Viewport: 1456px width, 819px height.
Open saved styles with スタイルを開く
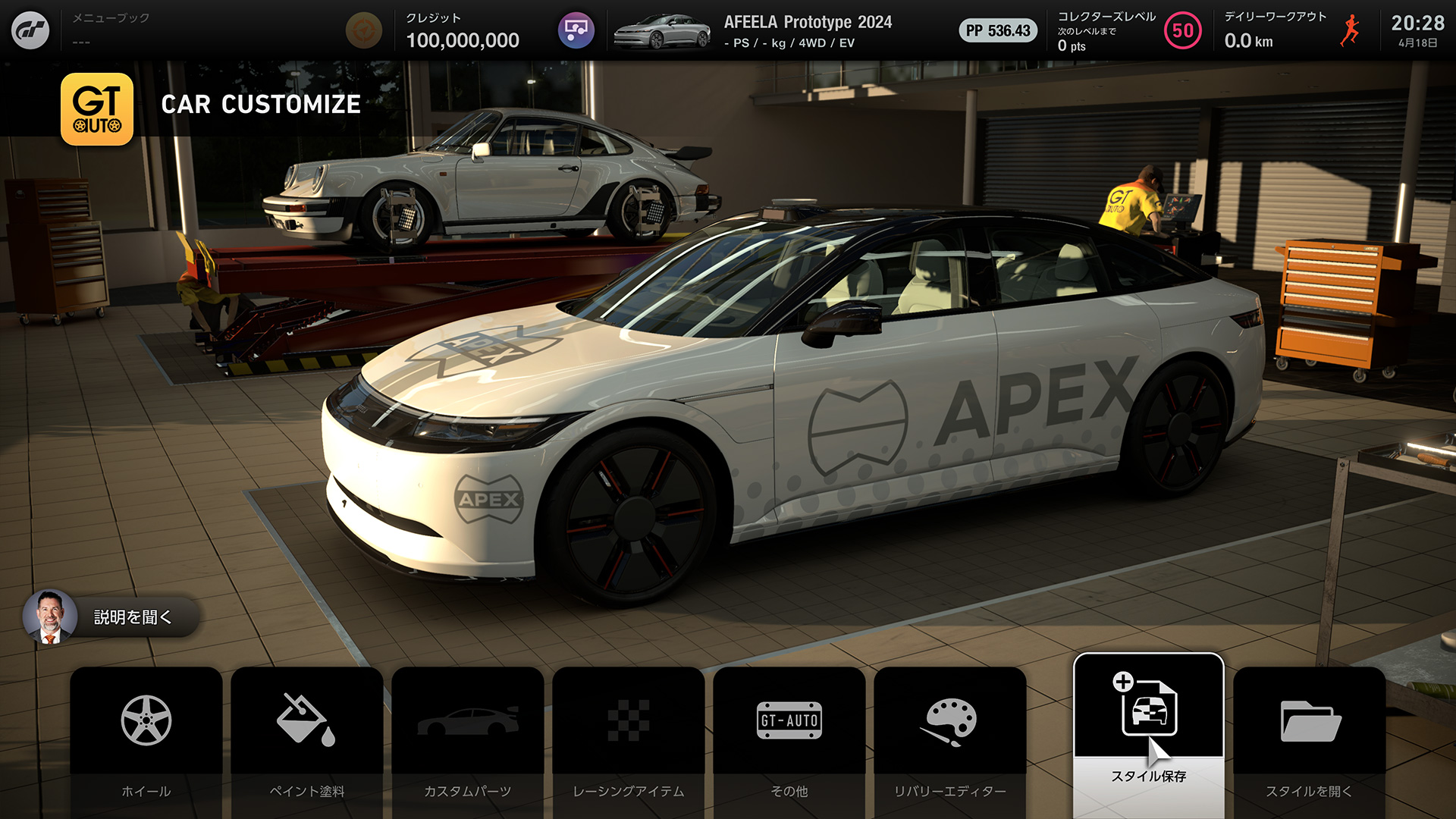coord(1309,739)
